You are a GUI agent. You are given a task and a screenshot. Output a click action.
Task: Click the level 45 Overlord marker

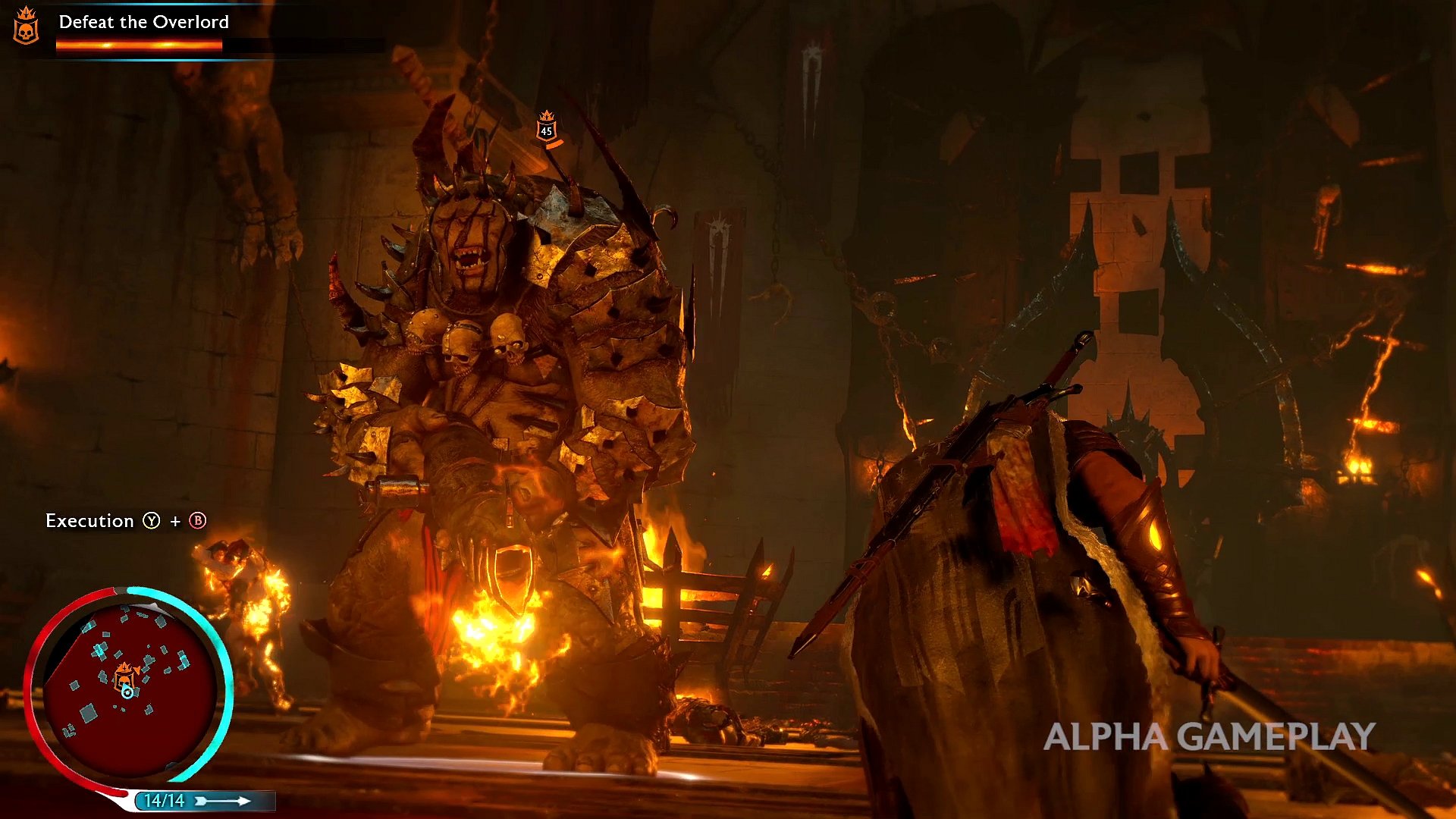546,127
